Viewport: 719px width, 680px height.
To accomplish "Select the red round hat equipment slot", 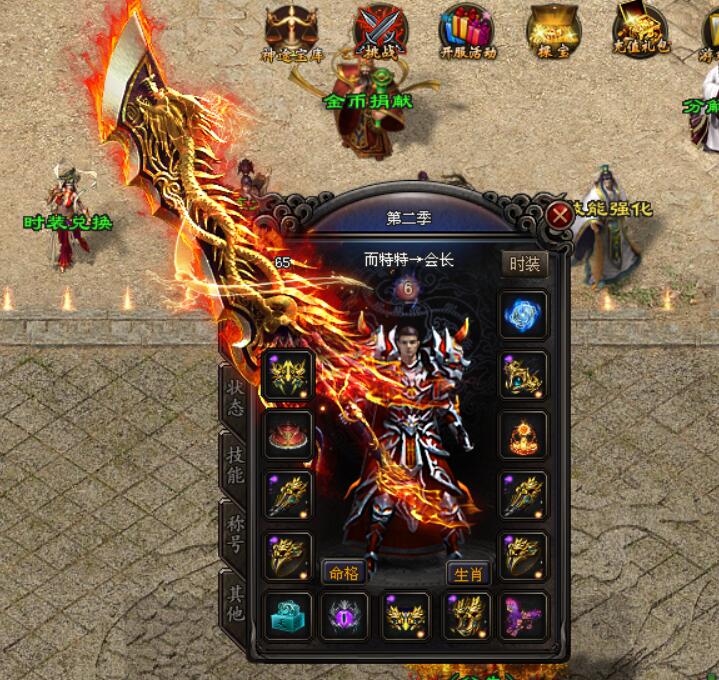I will coord(286,436).
